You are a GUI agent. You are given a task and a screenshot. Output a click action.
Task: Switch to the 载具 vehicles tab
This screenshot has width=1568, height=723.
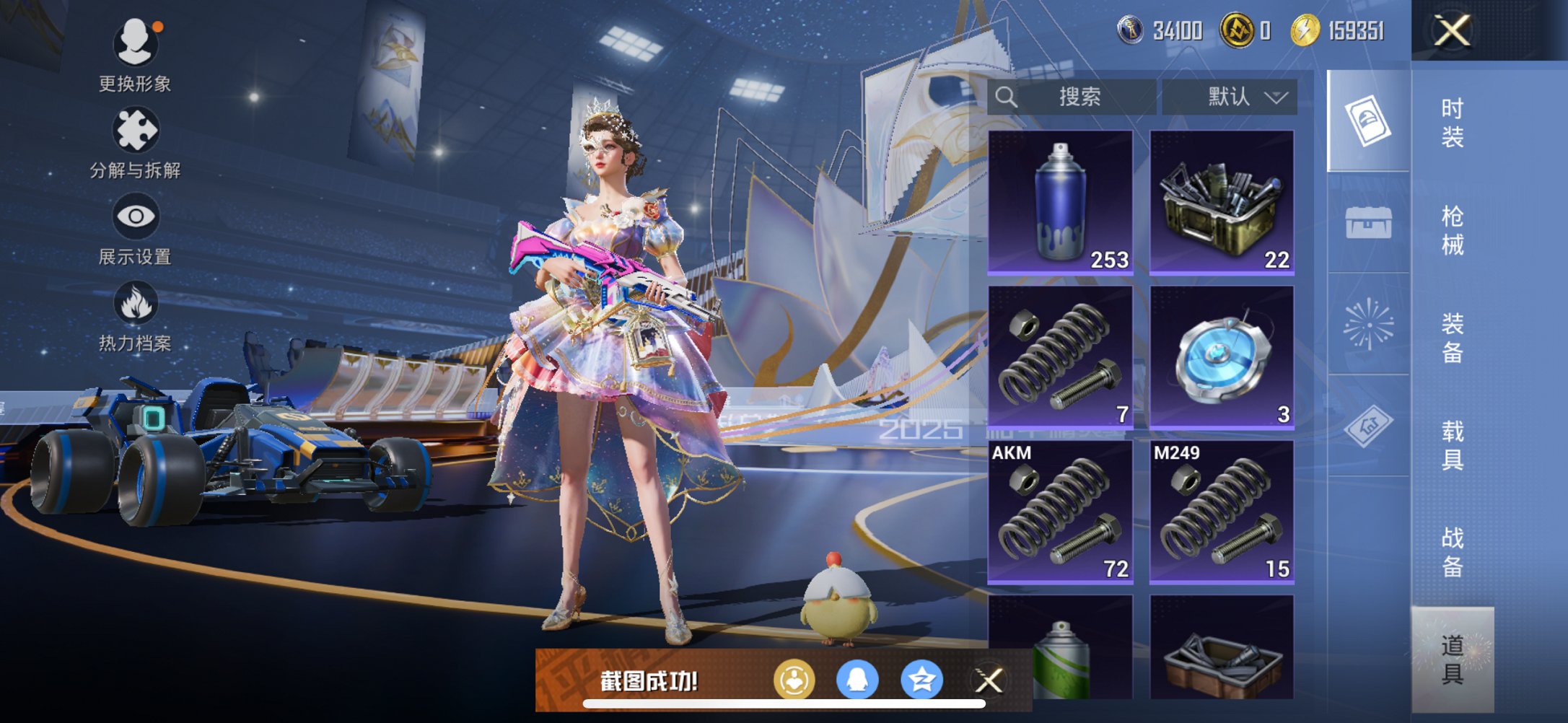(1452, 445)
